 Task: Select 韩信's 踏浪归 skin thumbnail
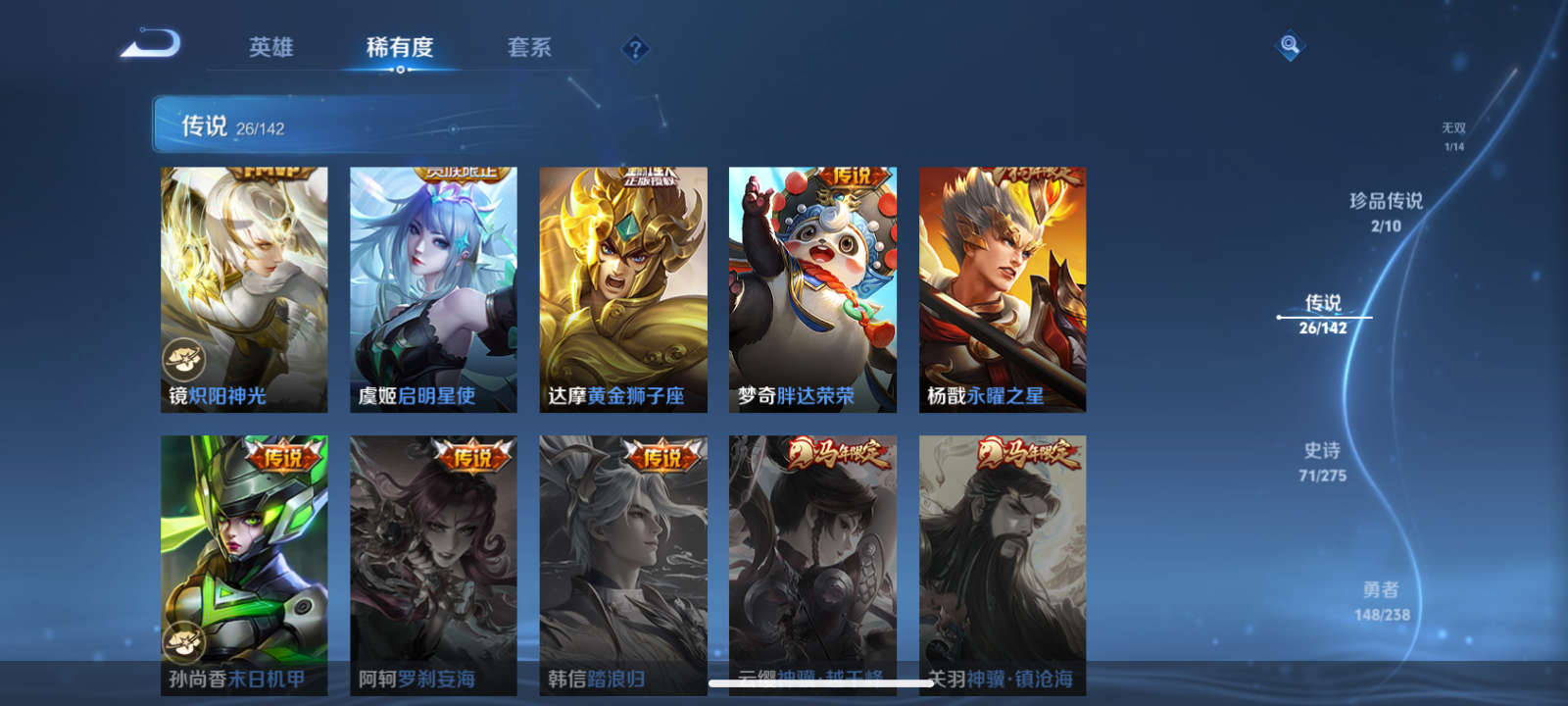pos(623,559)
